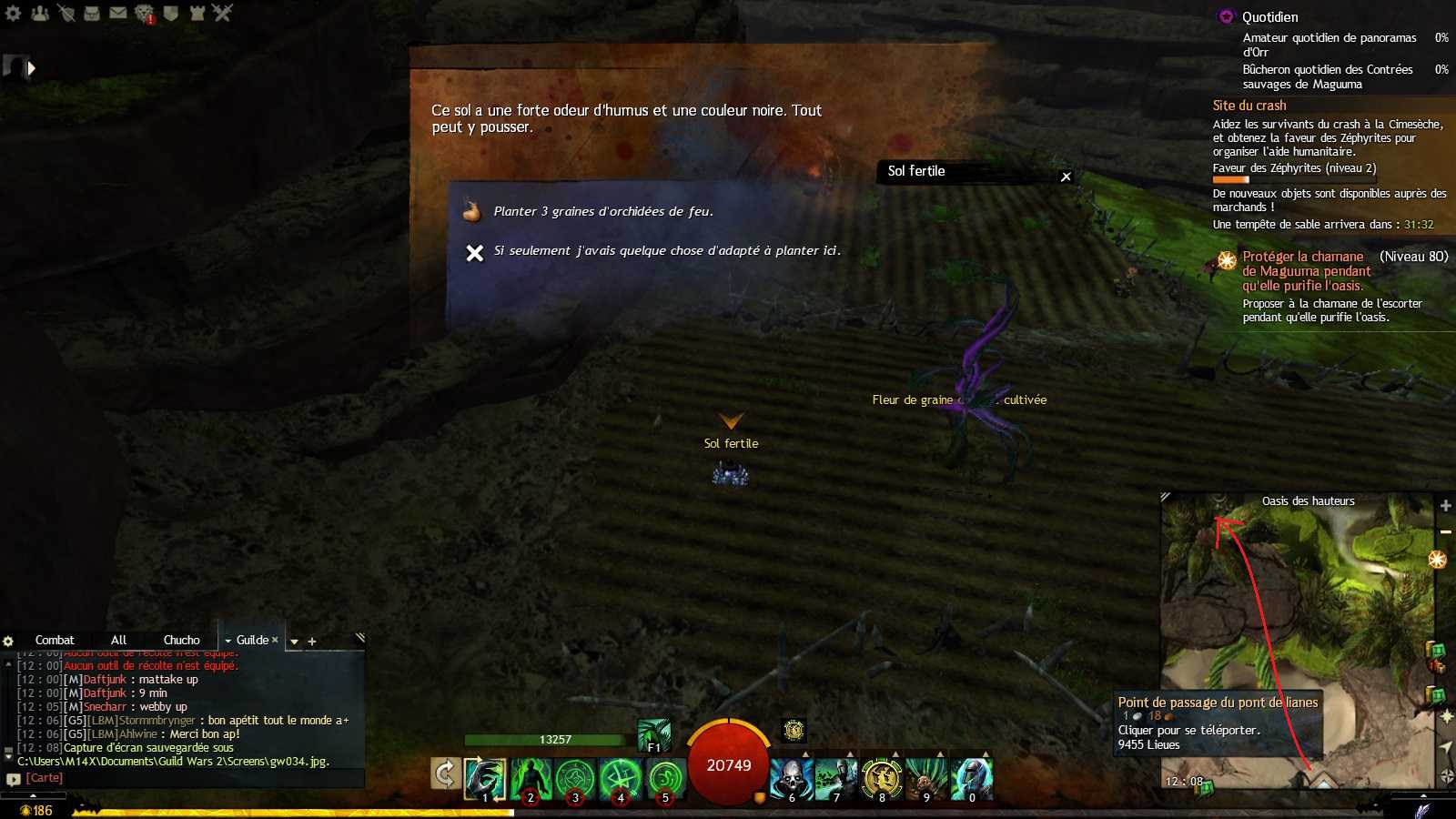
Task: Use the skull healing skill in slot 6
Action: [x=791, y=779]
